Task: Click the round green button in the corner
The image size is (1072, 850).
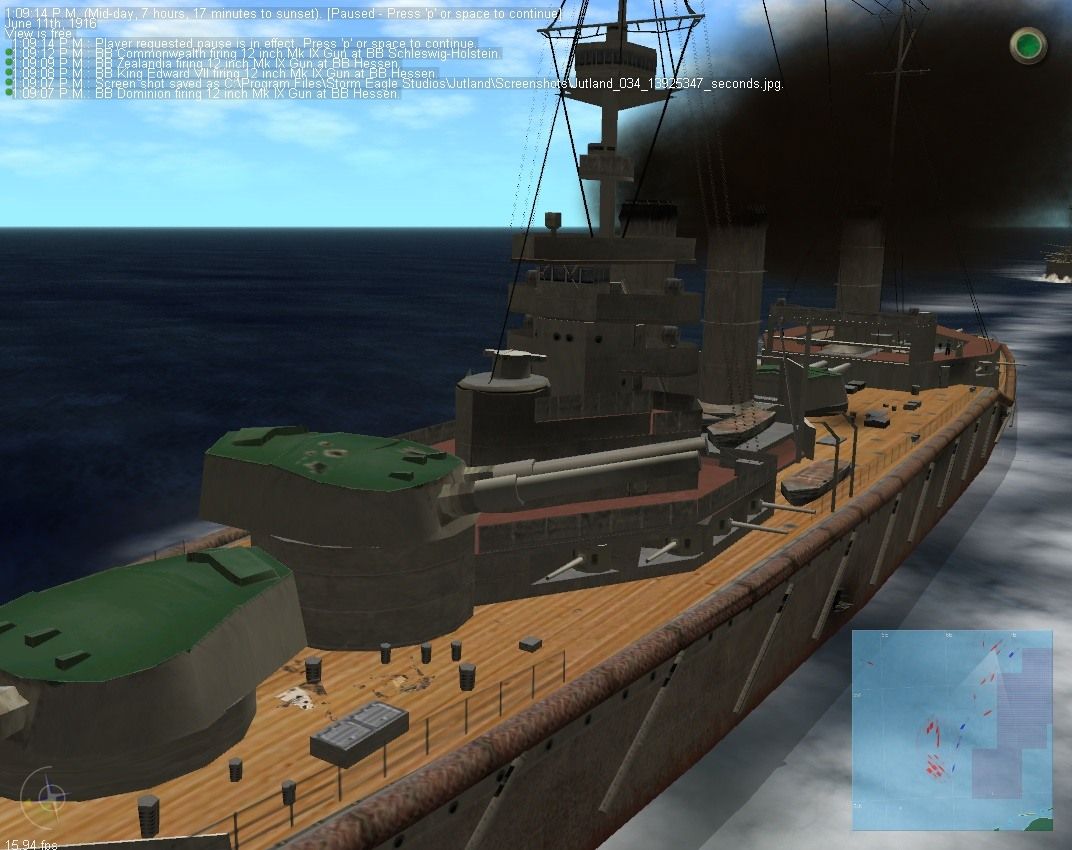Action: [x=1028, y=45]
